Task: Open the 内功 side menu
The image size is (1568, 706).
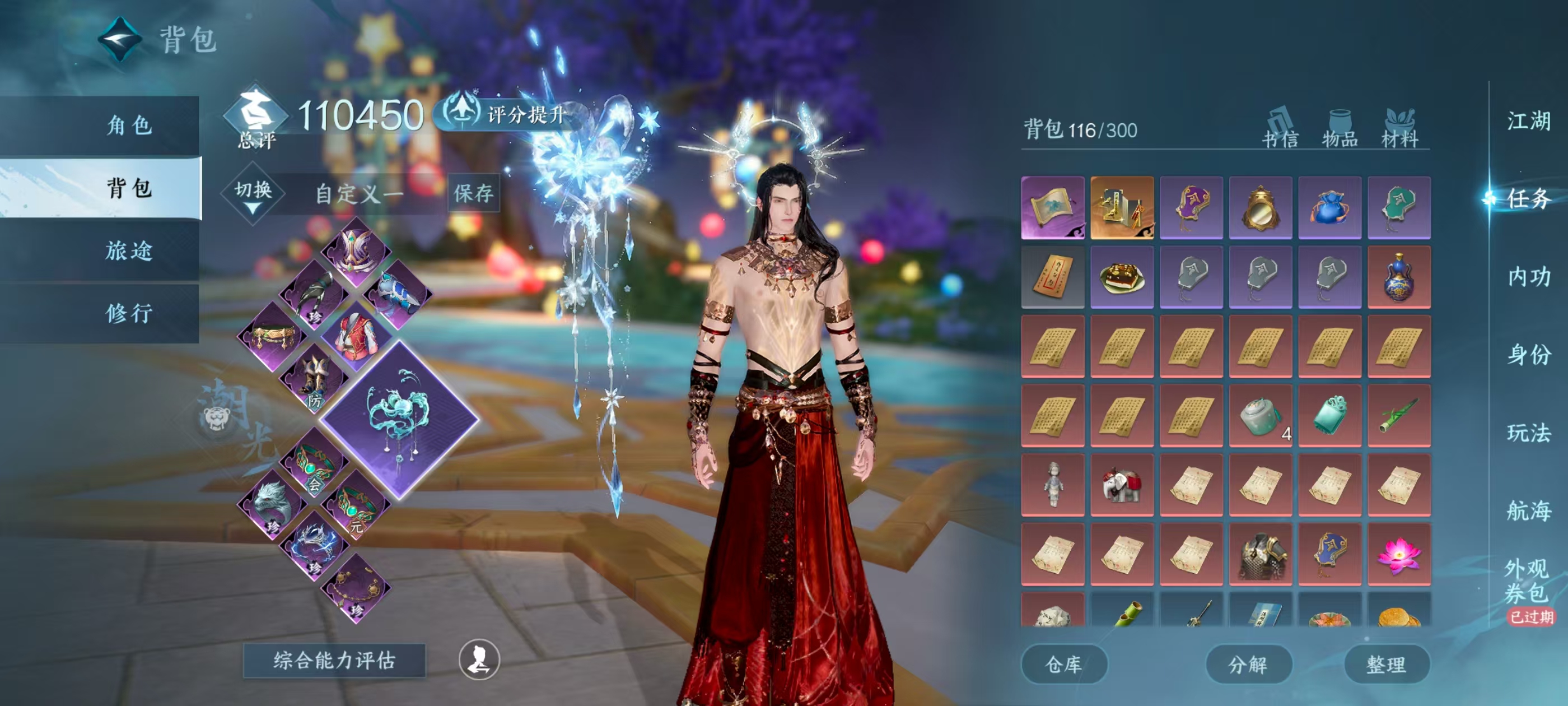Action: coord(1528,277)
